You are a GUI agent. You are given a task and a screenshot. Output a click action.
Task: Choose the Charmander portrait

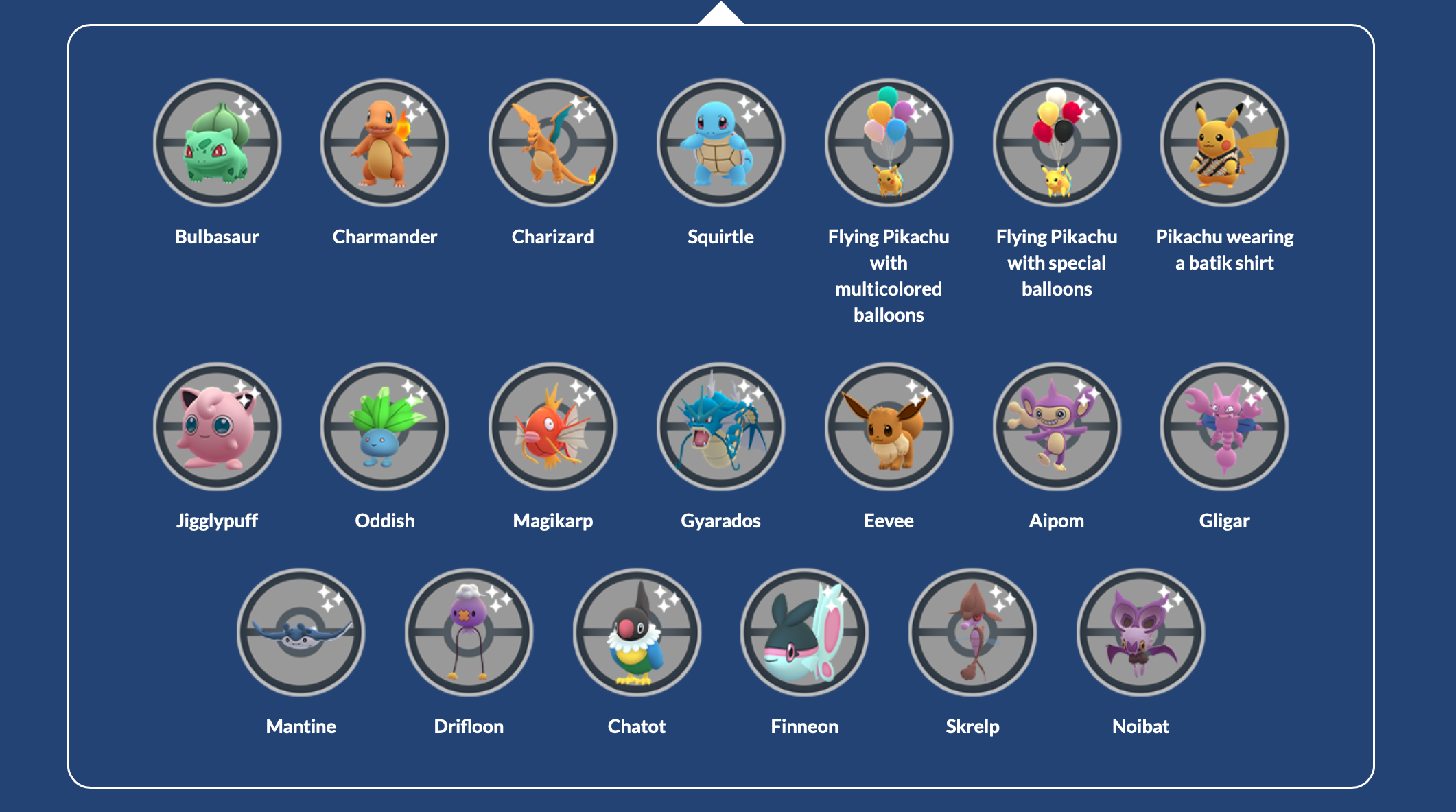pyautogui.click(x=384, y=143)
